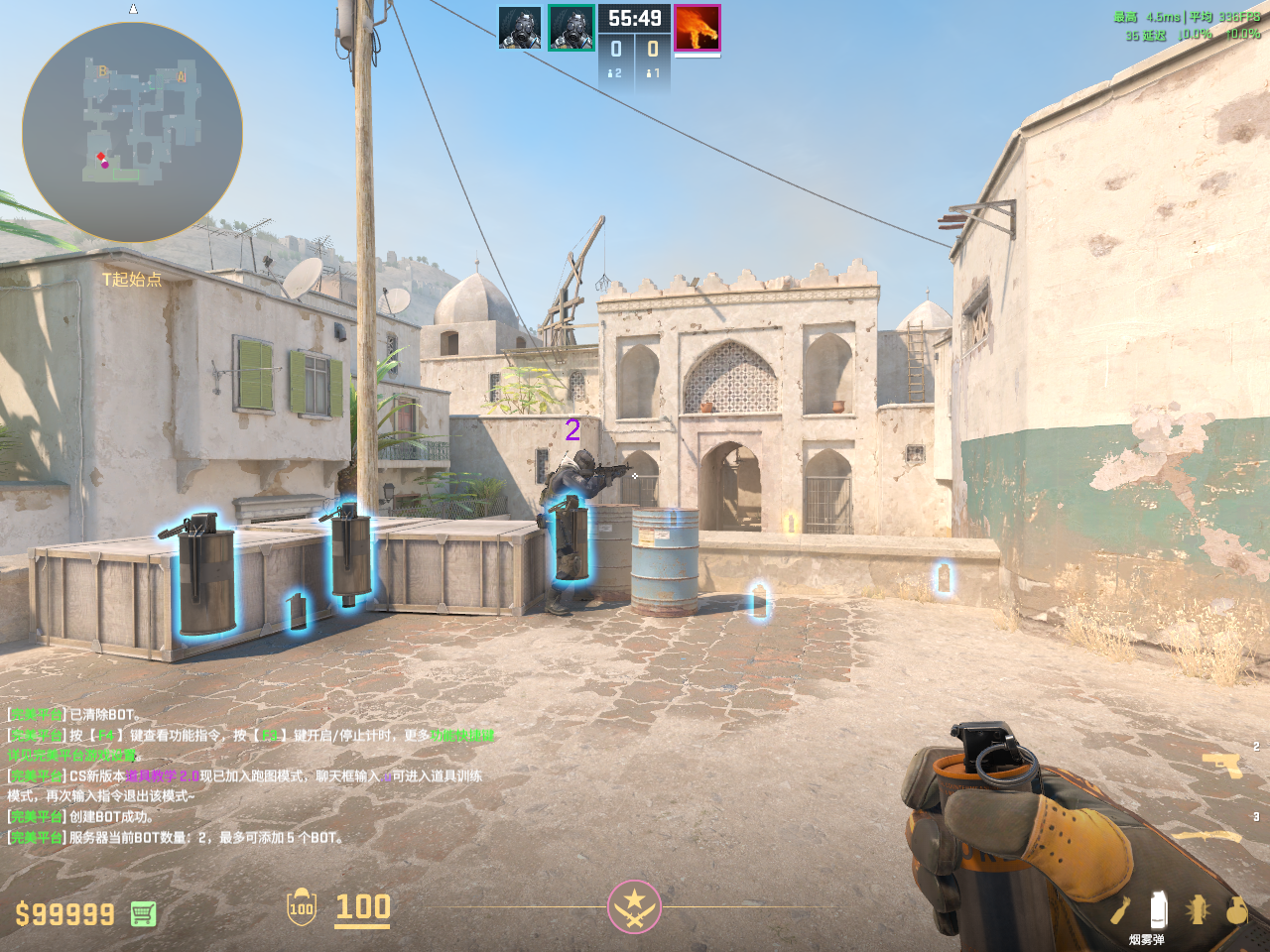Select the flaming avatar with magenta border

697,28
